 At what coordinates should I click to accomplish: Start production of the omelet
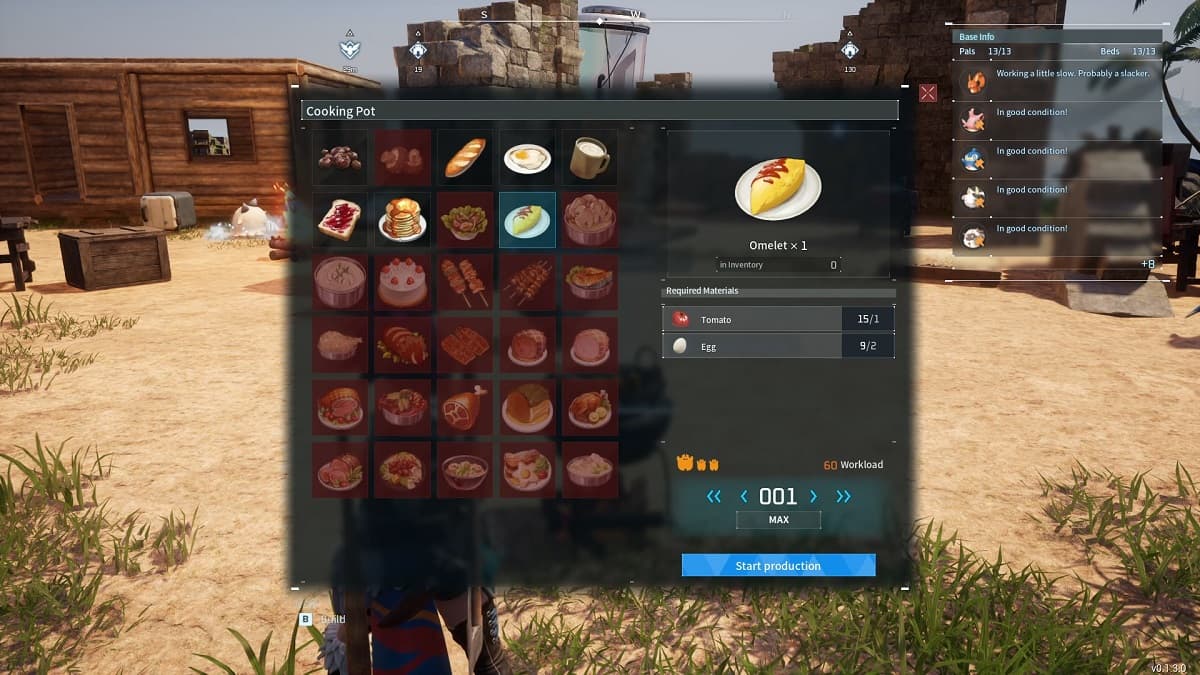[778, 566]
